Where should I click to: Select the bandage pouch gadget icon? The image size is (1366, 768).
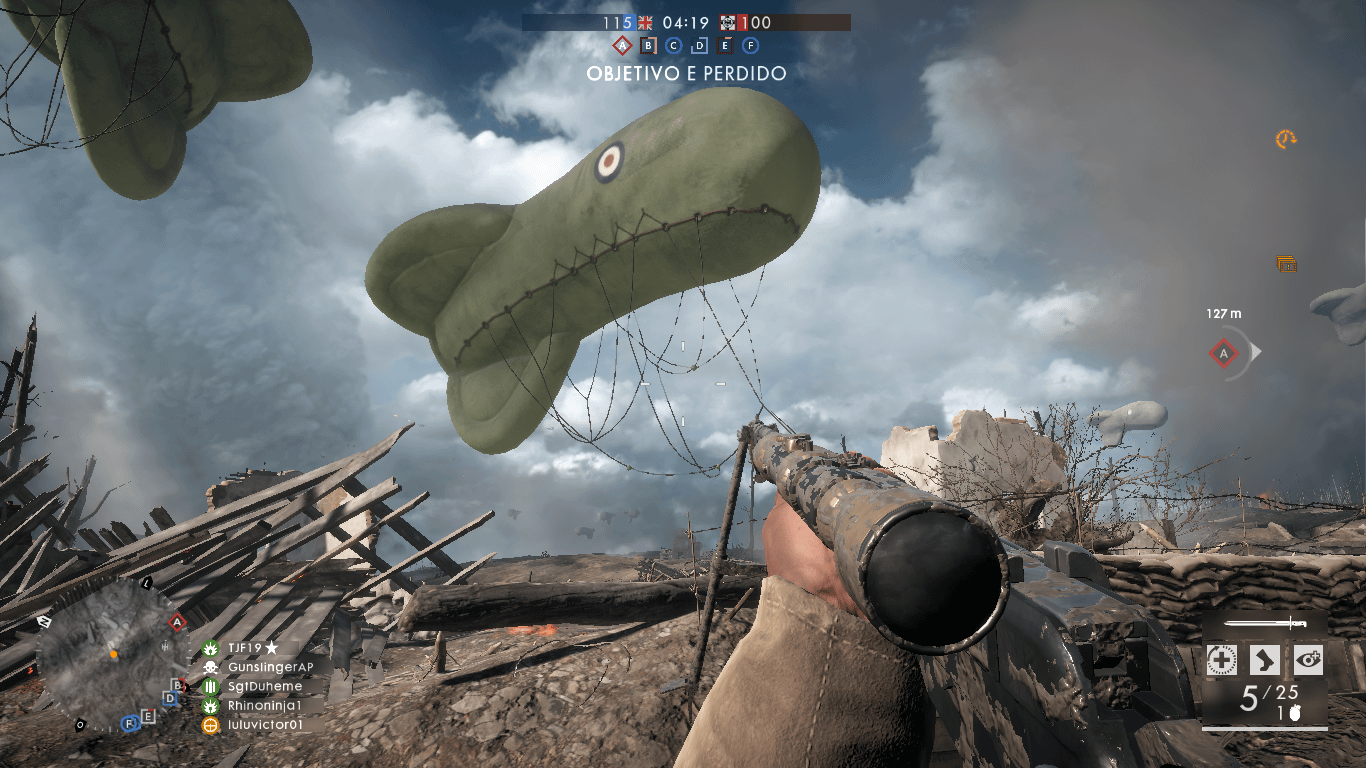coord(1222,659)
